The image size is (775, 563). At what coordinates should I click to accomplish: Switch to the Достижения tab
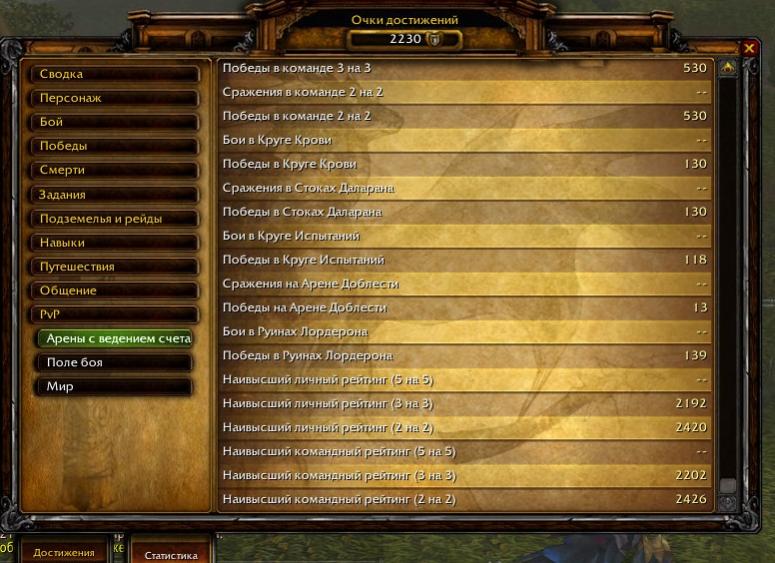(64, 553)
